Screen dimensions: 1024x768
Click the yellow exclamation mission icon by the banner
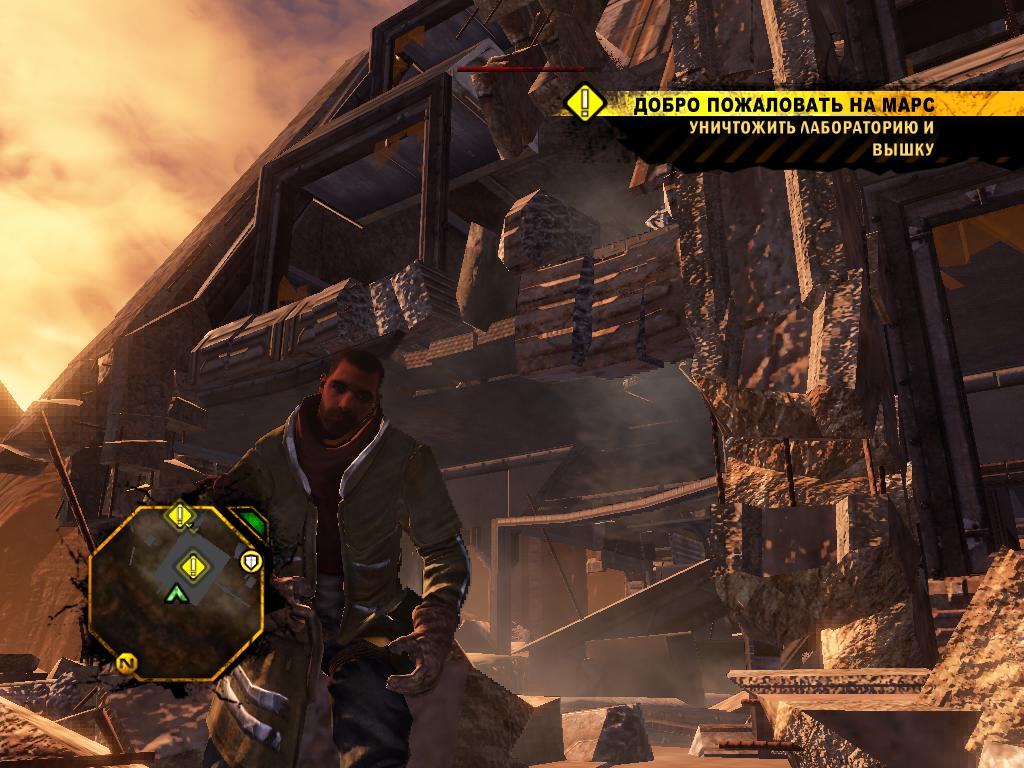(x=584, y=103)
